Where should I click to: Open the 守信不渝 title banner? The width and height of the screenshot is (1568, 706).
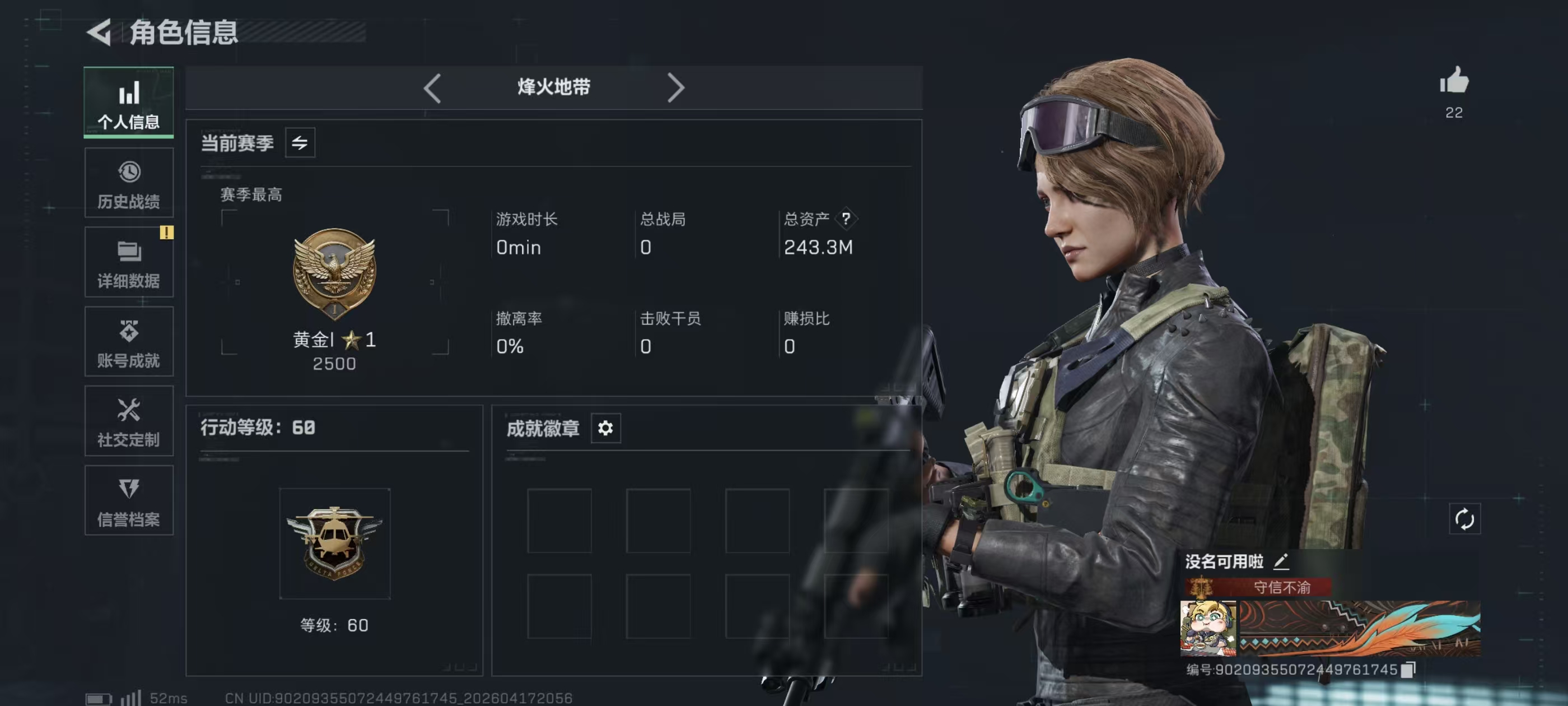[1258, 587]
